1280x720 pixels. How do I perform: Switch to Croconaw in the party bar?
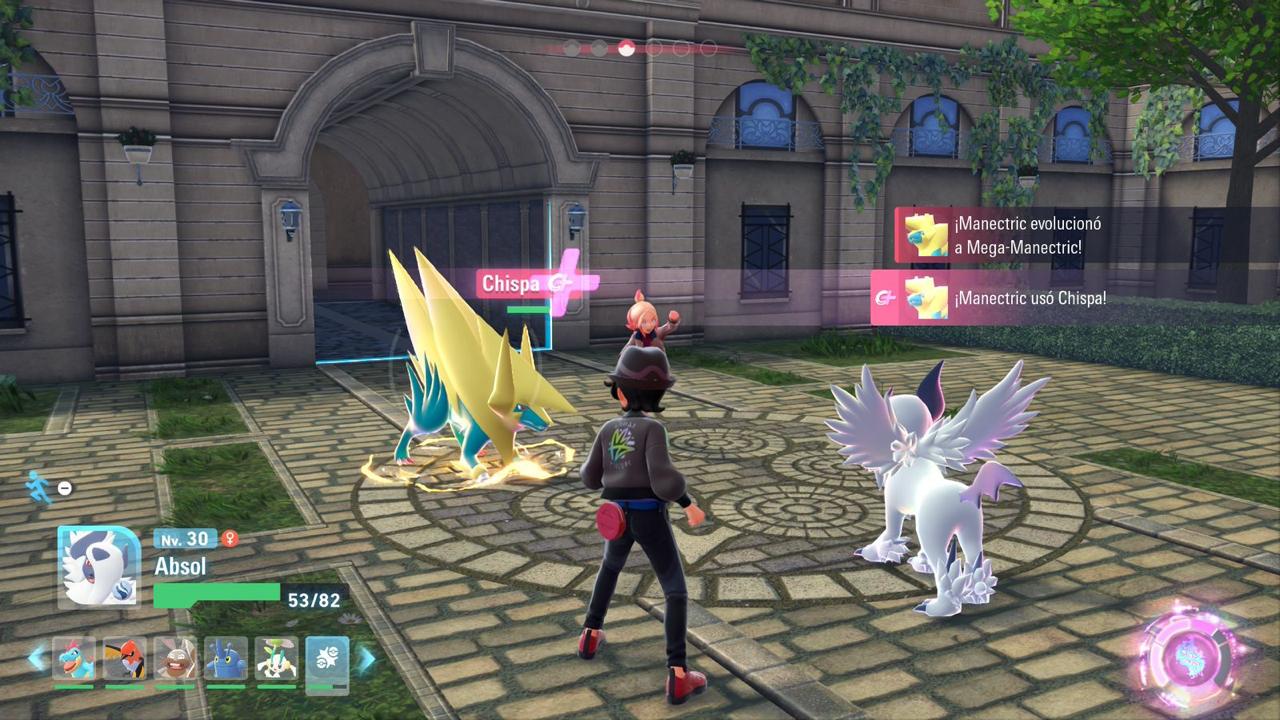coord(74,659)
